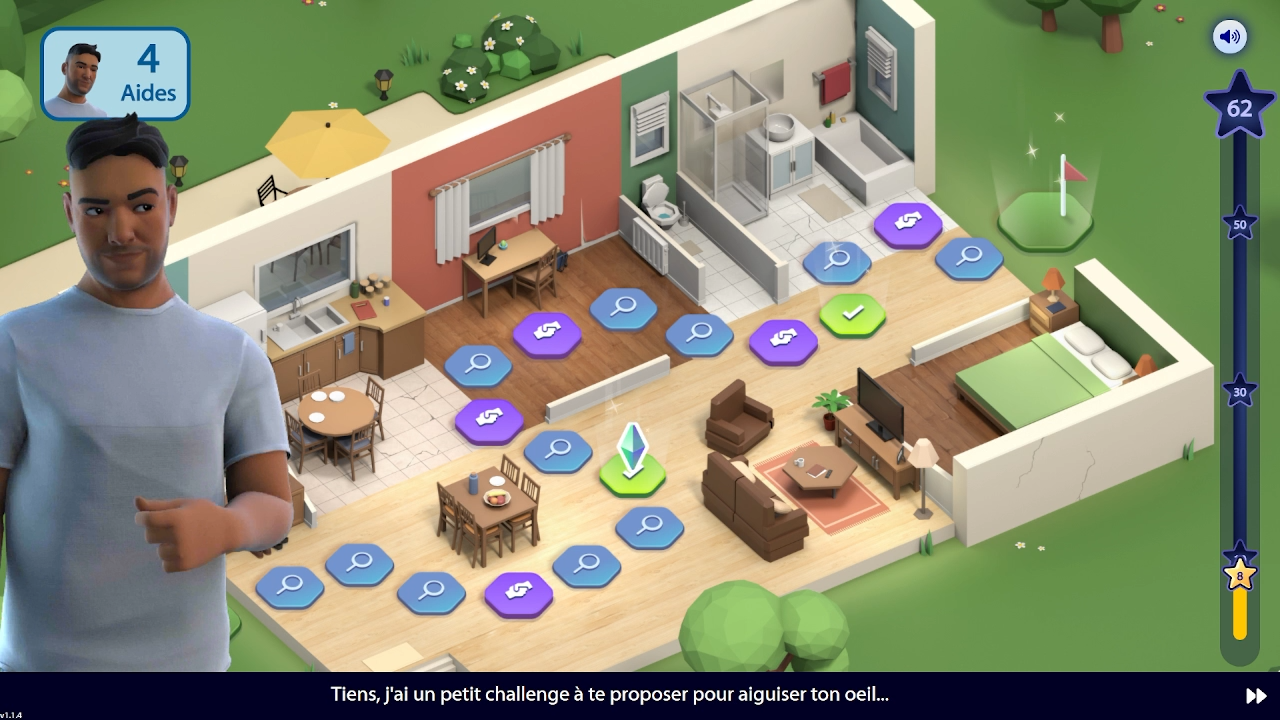
Task: Choose the golf flag goal tile
Action: (1045, 217)
